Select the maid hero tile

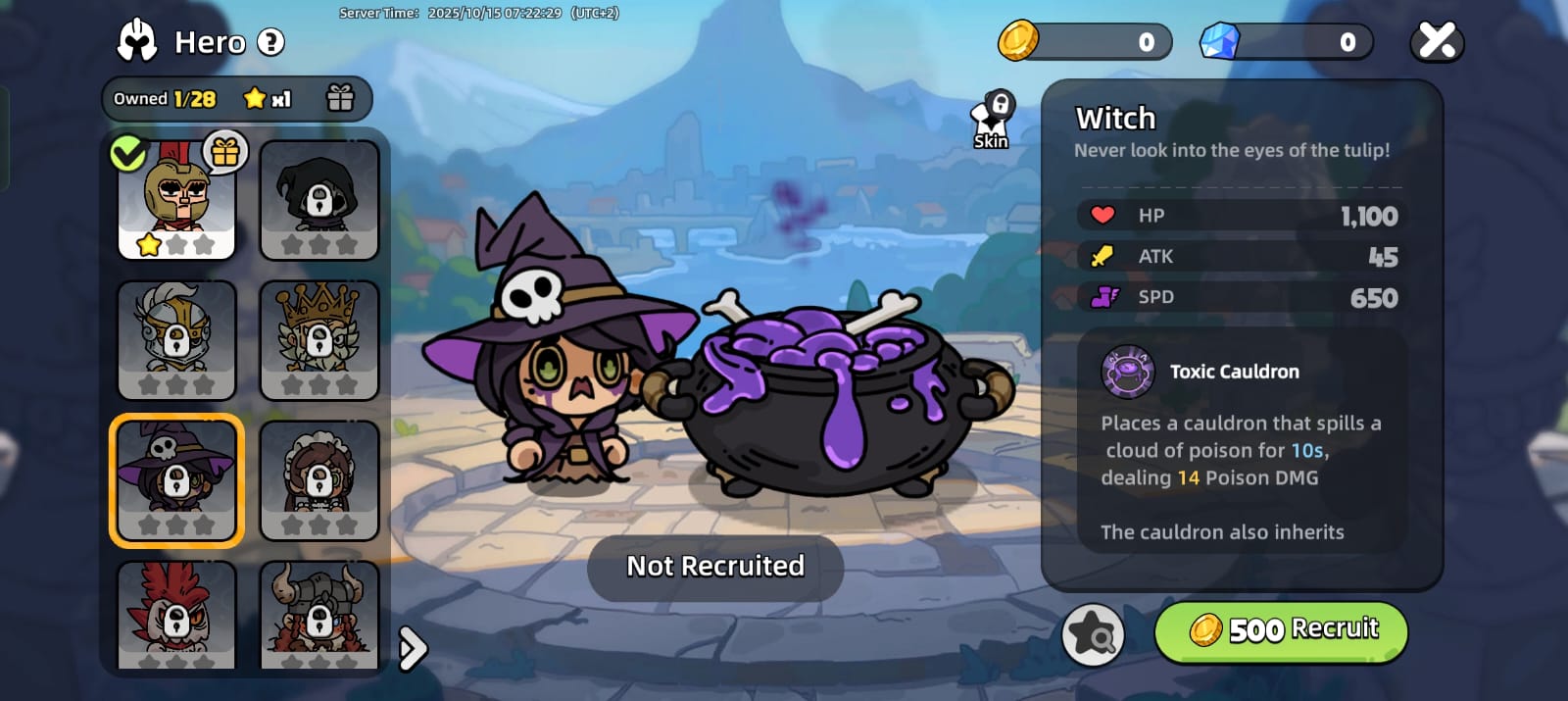click(x=319, y=480)
